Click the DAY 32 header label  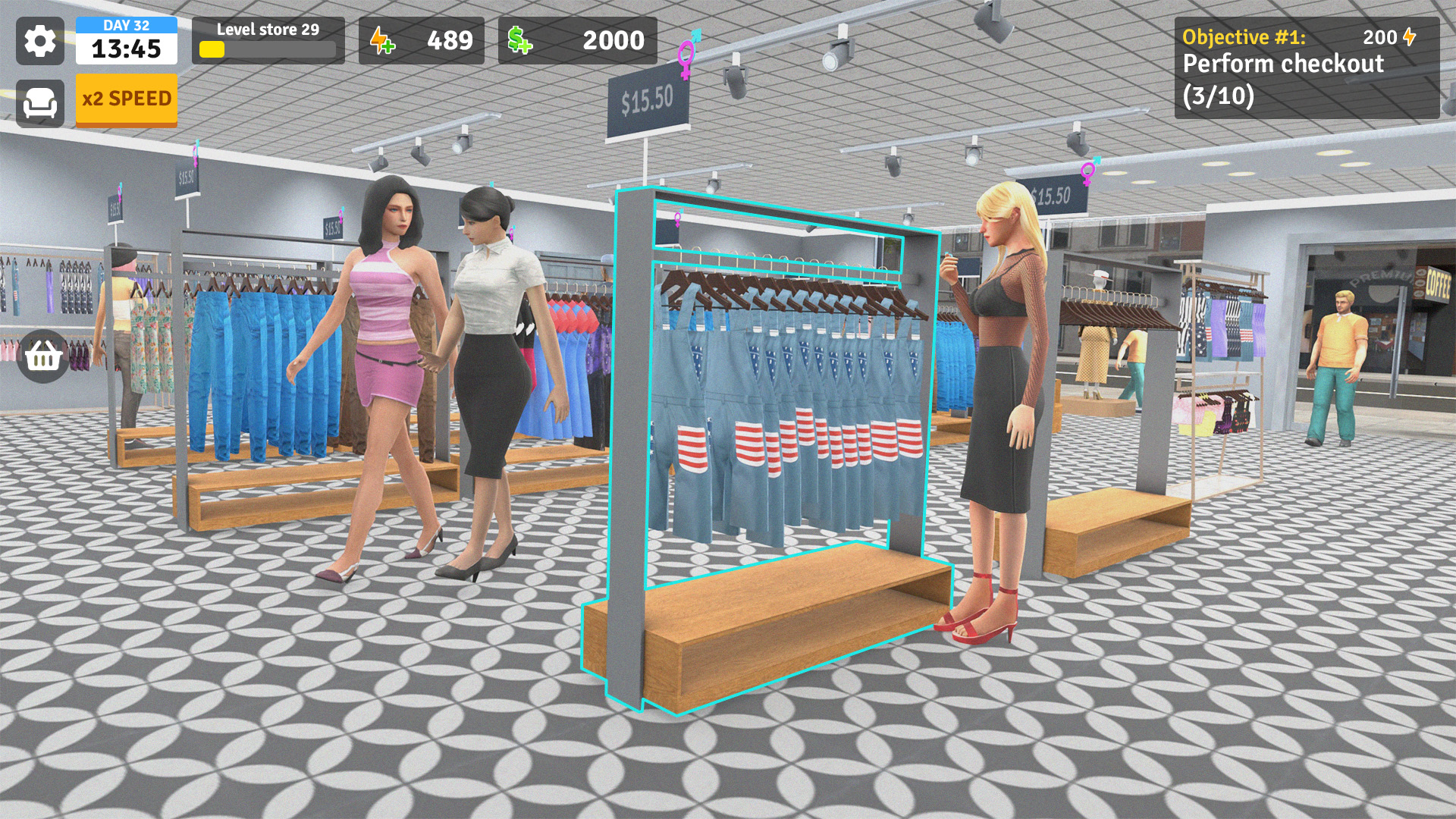(126, 24)
